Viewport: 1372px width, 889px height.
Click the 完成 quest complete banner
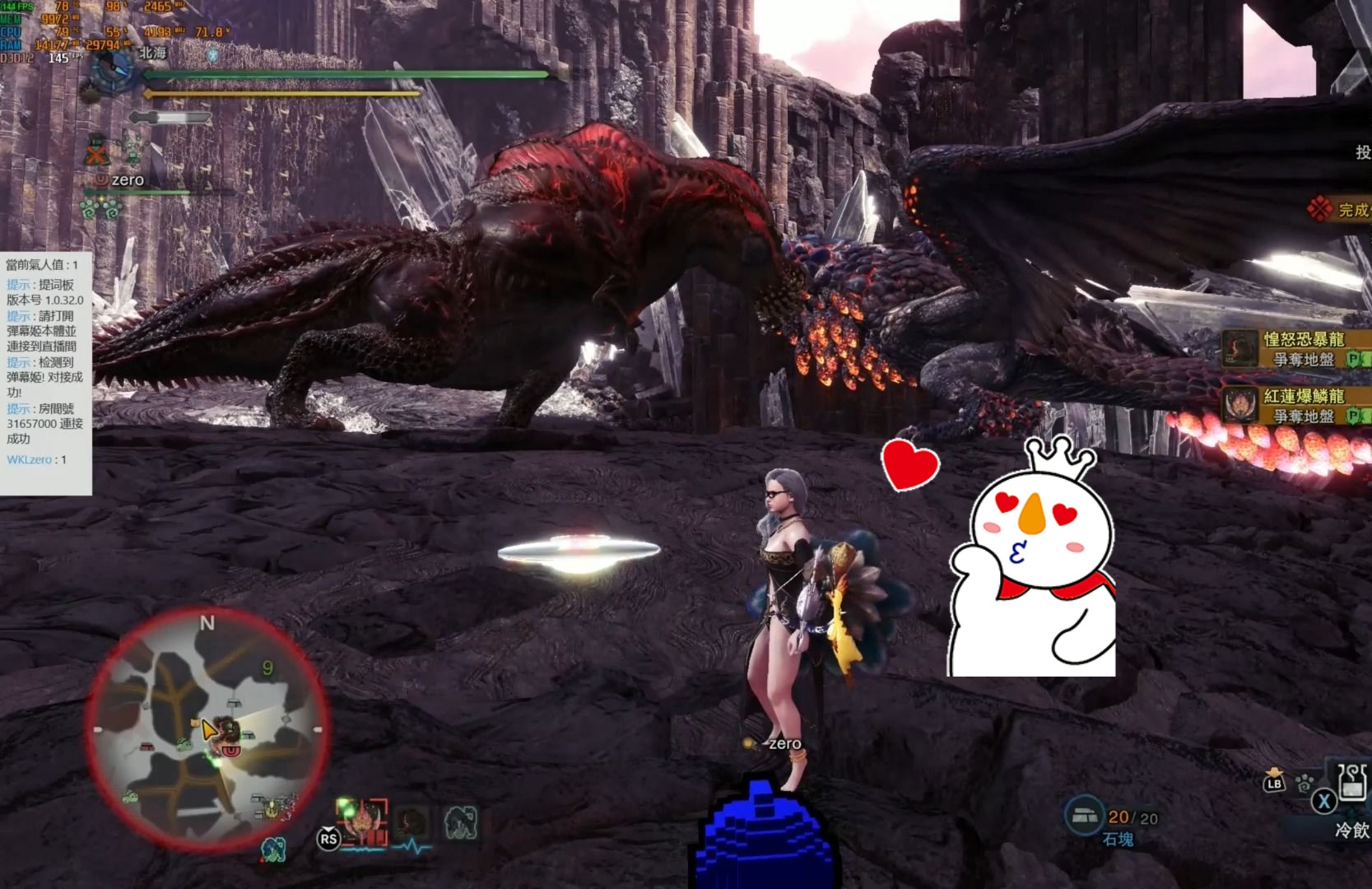tap(1342, 209)
